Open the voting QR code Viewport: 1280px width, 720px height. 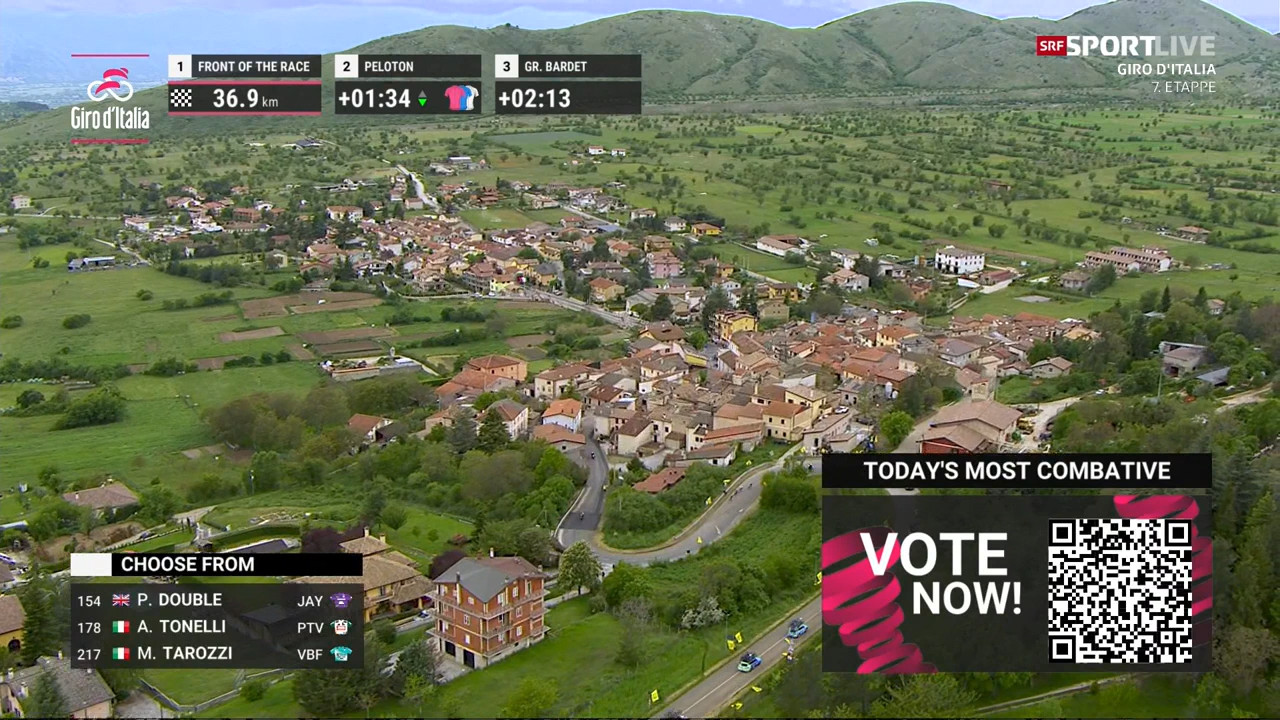coord(1120,590)
